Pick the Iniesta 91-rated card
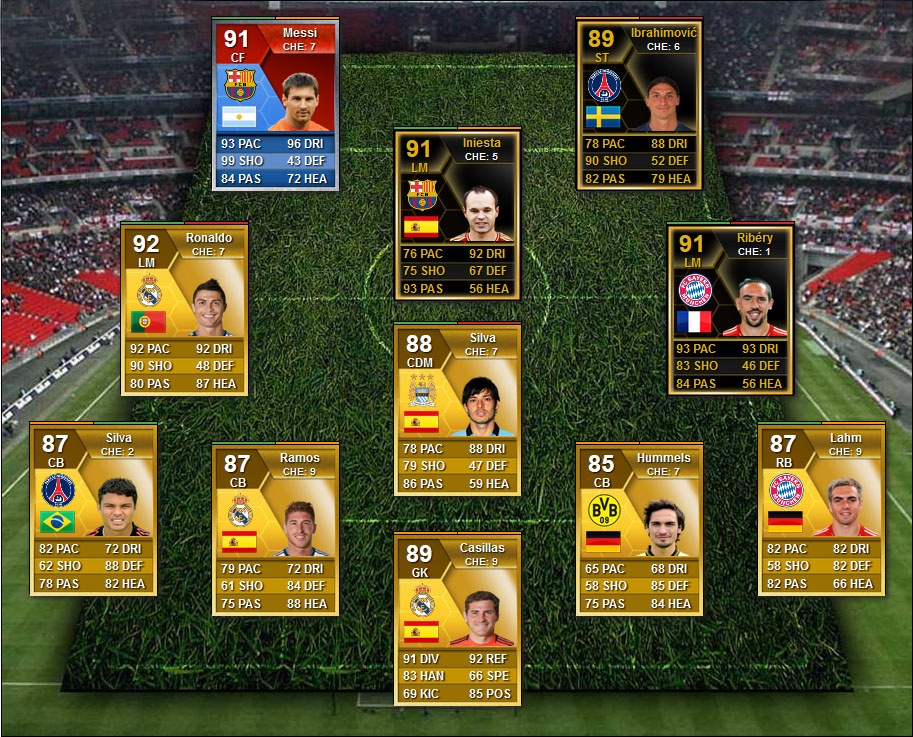 [x=457, y=215]
